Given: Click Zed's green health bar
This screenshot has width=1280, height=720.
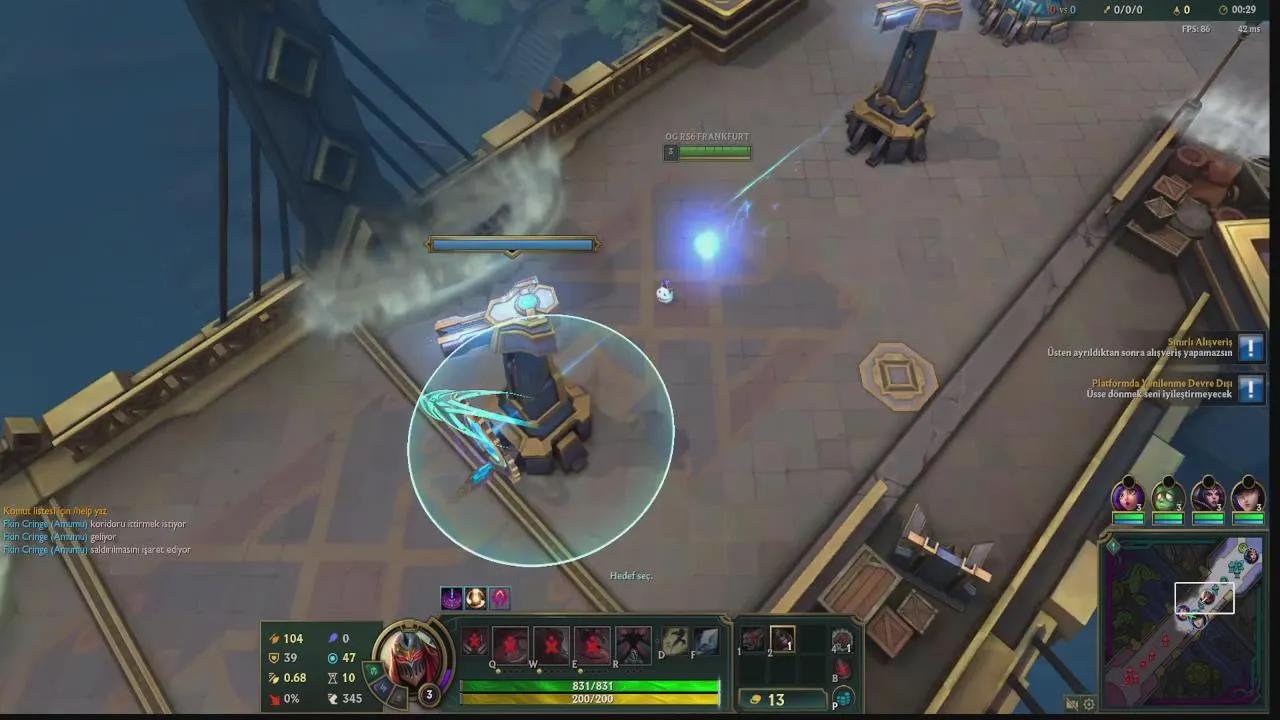Looking at the screenshot, I should pos(589,686).
